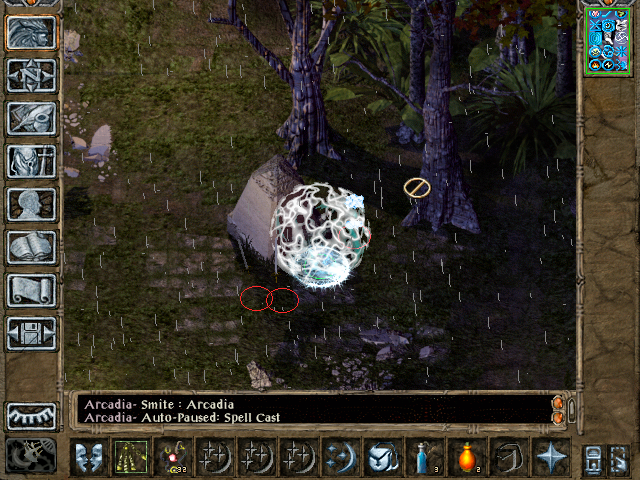640x480 pixels.
Task: Click the top return-to-game sidebar button
Action: pyautogui.click(x=31, y=32)
